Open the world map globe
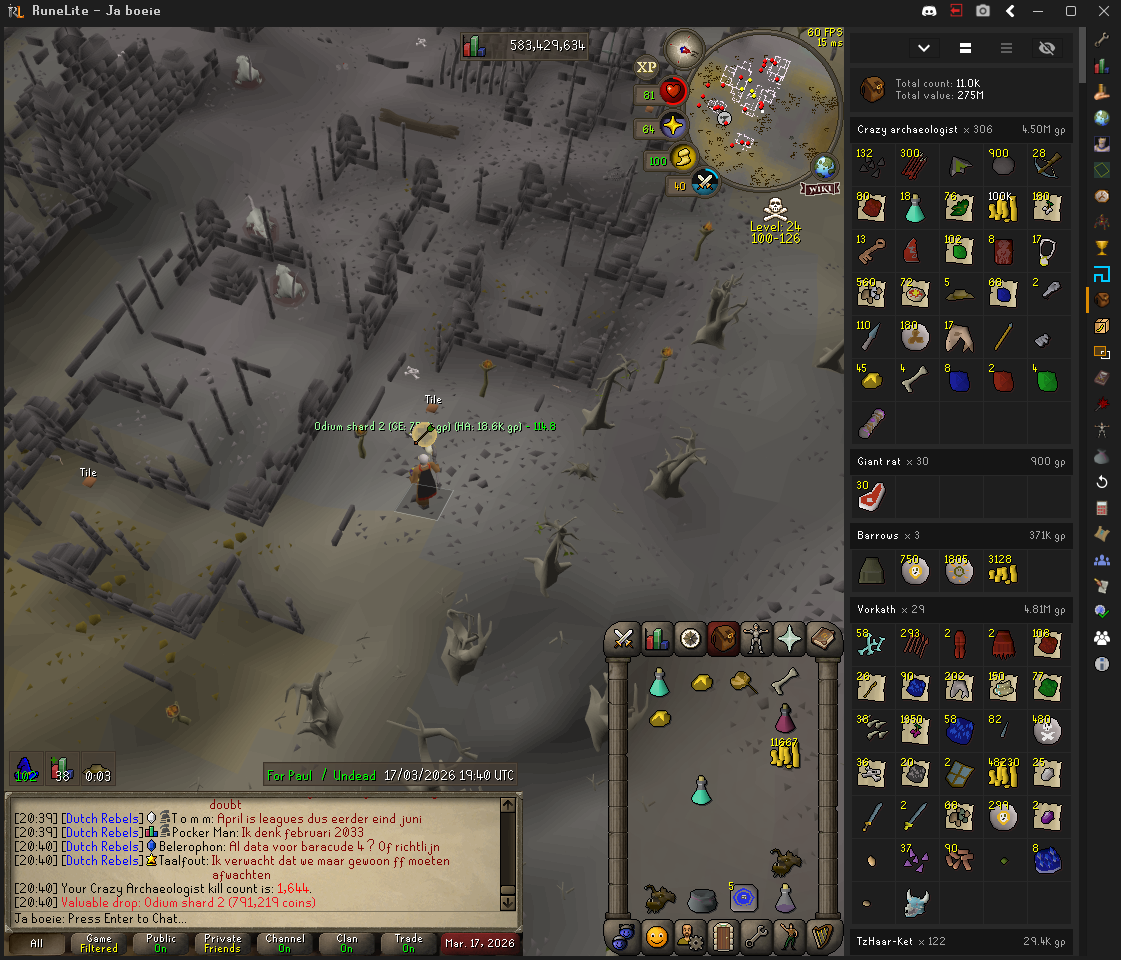Screen dimensions: 1121x960 827,166
